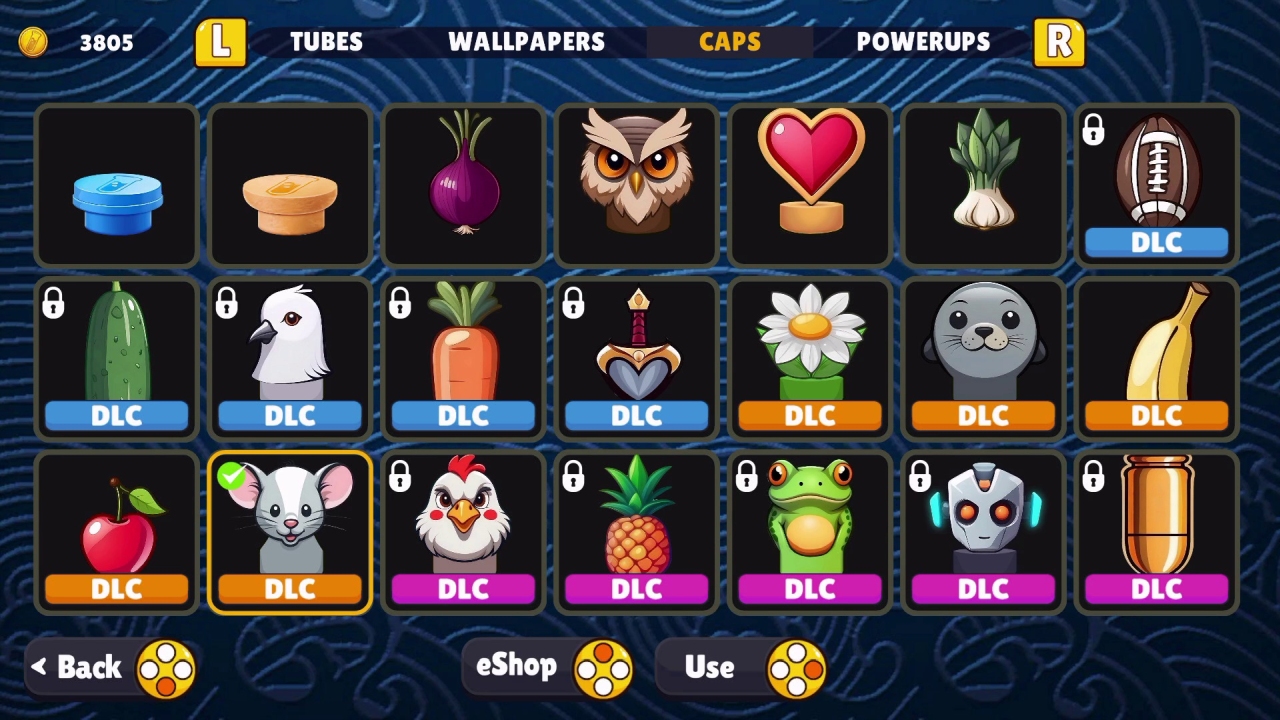Switch to the WALLPAPERS tab
Screen dimensions: 1280x720
point(528,41)
